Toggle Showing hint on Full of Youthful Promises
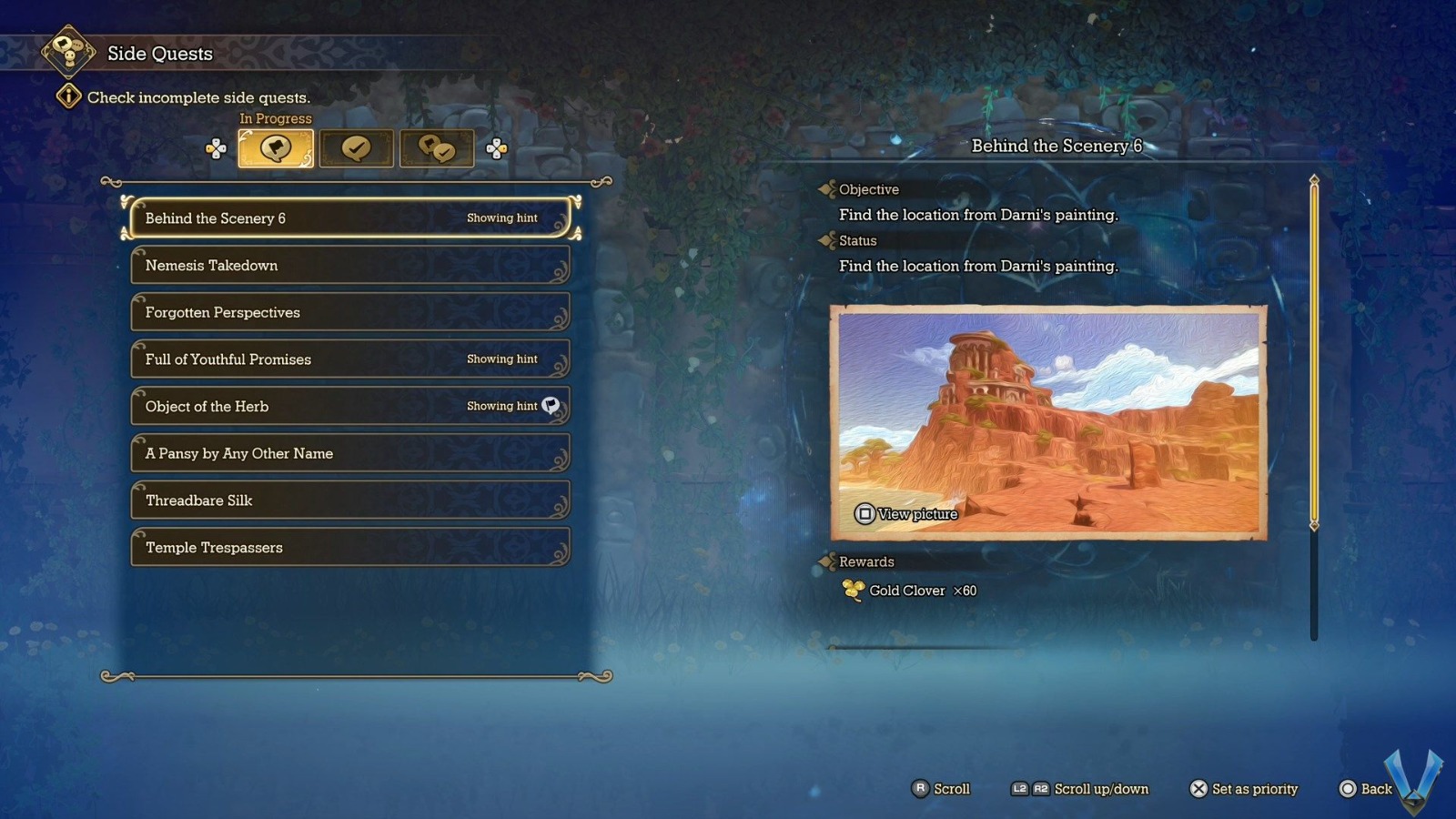This screenshot has height=819, width=1456. coord(501,359)
